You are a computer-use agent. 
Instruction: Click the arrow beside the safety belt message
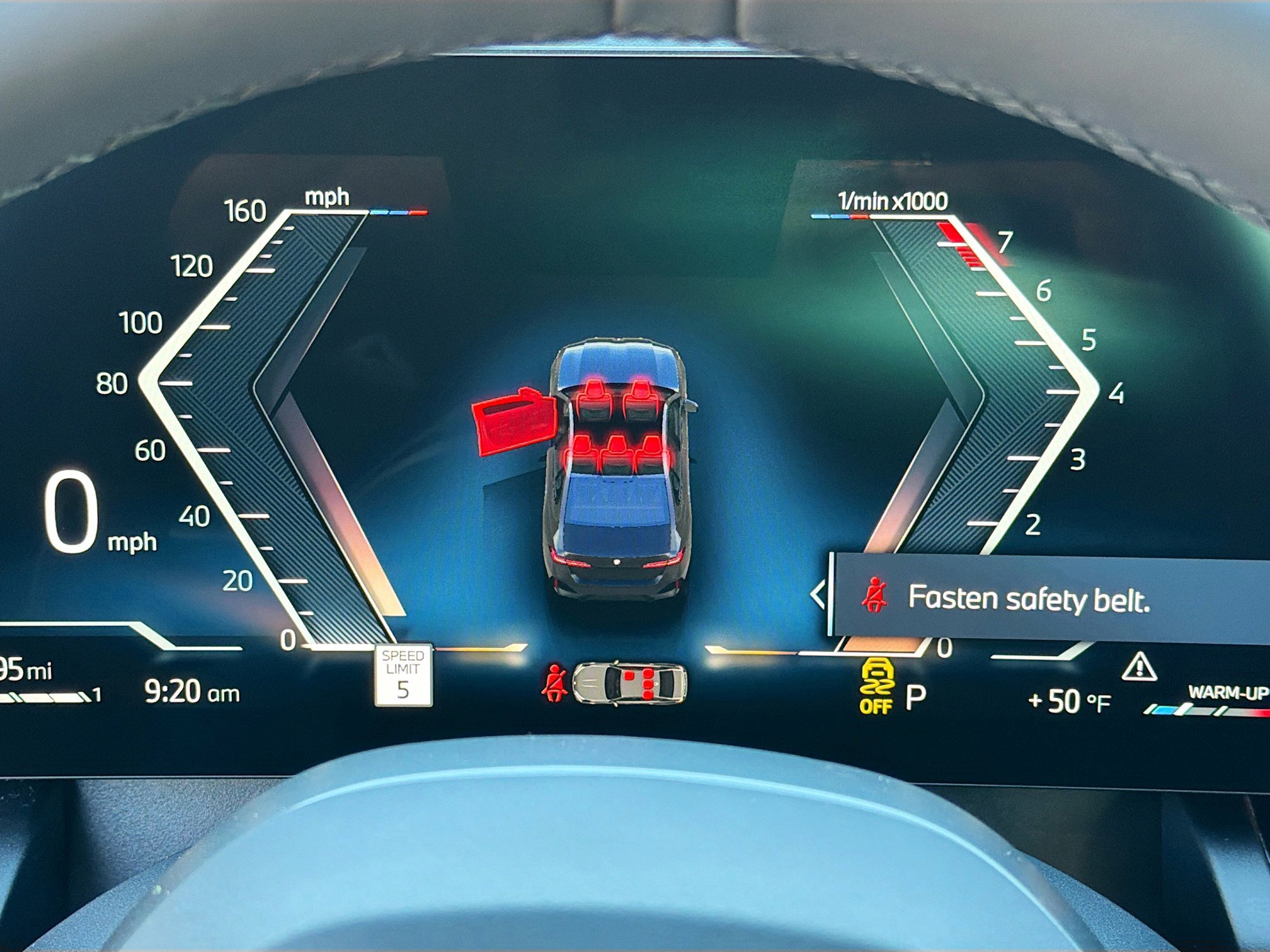[818, 594]
